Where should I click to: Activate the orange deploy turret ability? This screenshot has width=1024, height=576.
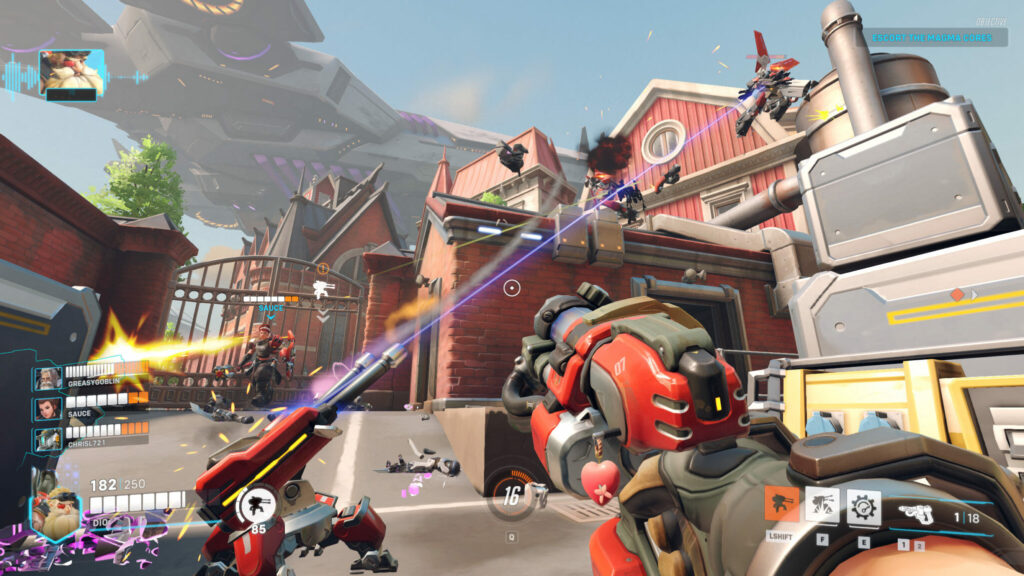point(781,504)
